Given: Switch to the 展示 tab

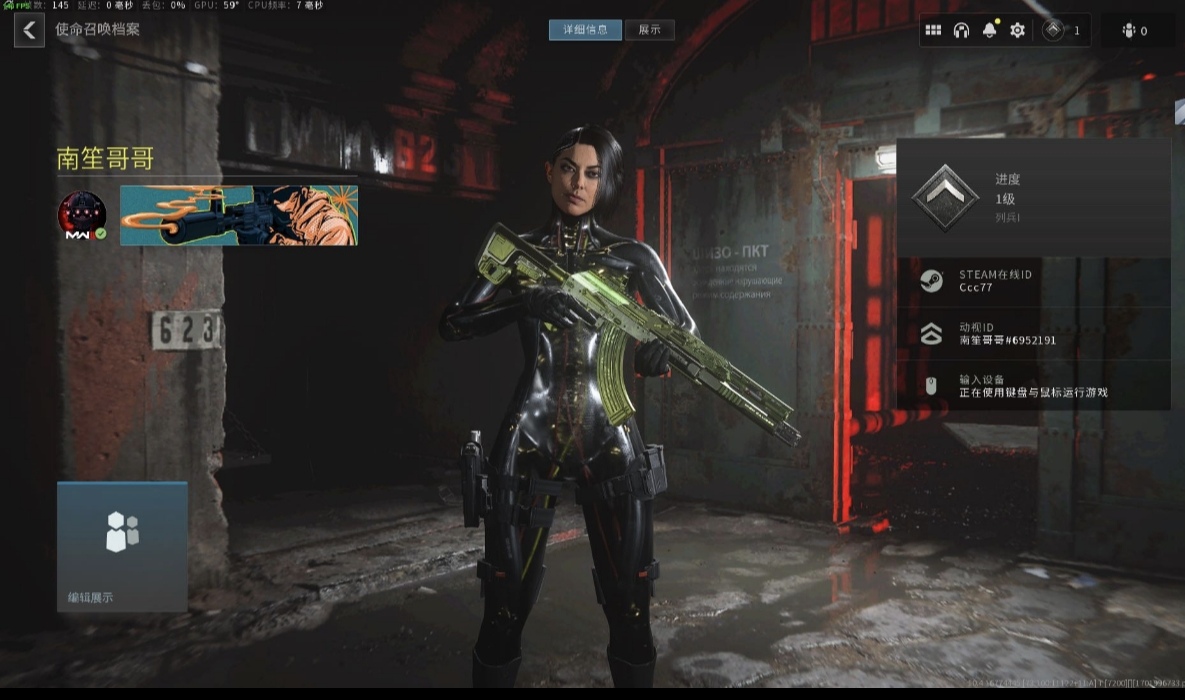Looking at the screenshot, I should tap(650, 30).
